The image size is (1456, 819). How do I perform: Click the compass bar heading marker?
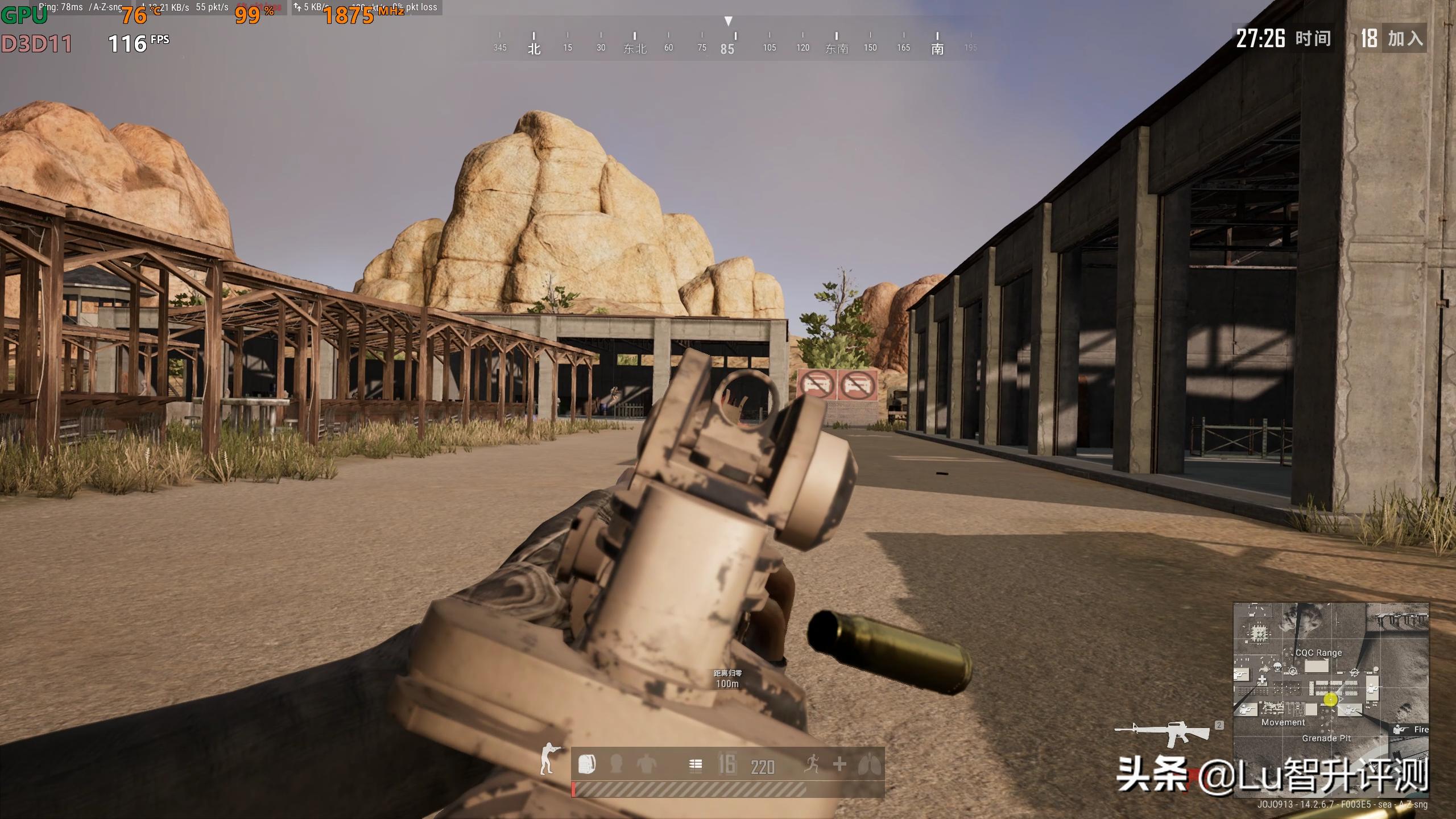[x=728, y=22]
